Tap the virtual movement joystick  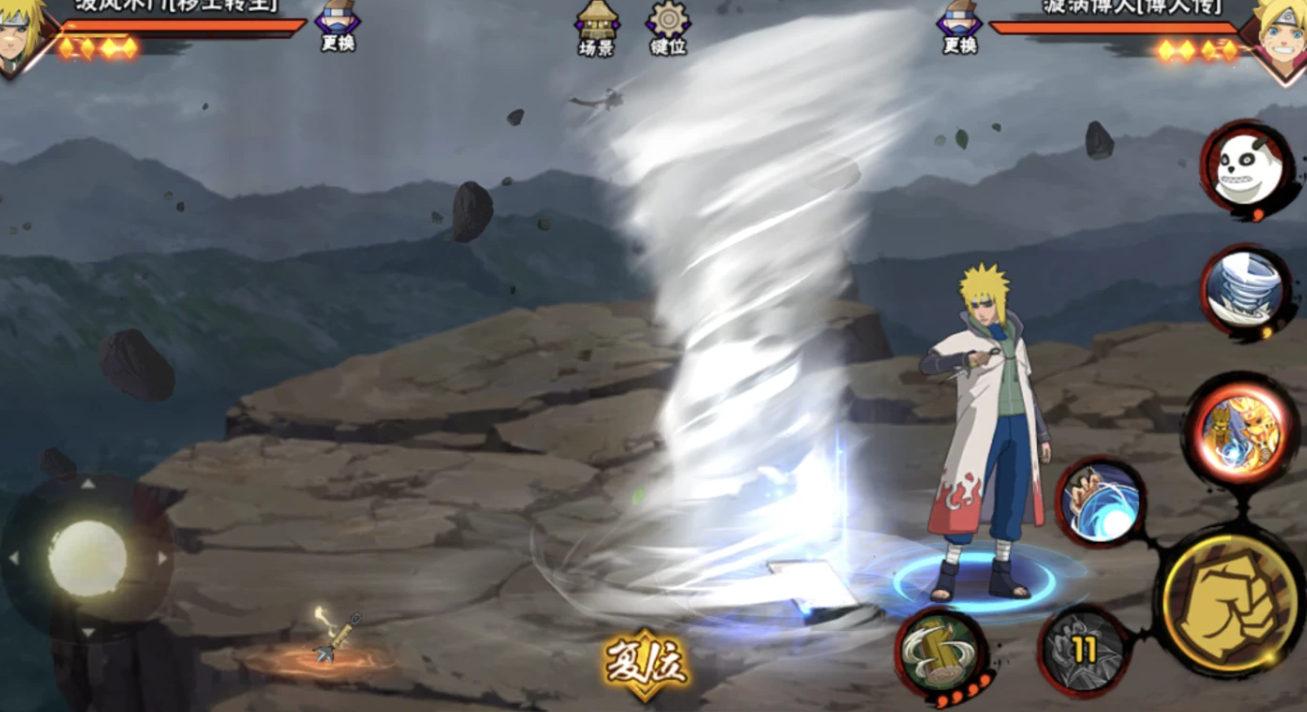[x=87, y=558]
